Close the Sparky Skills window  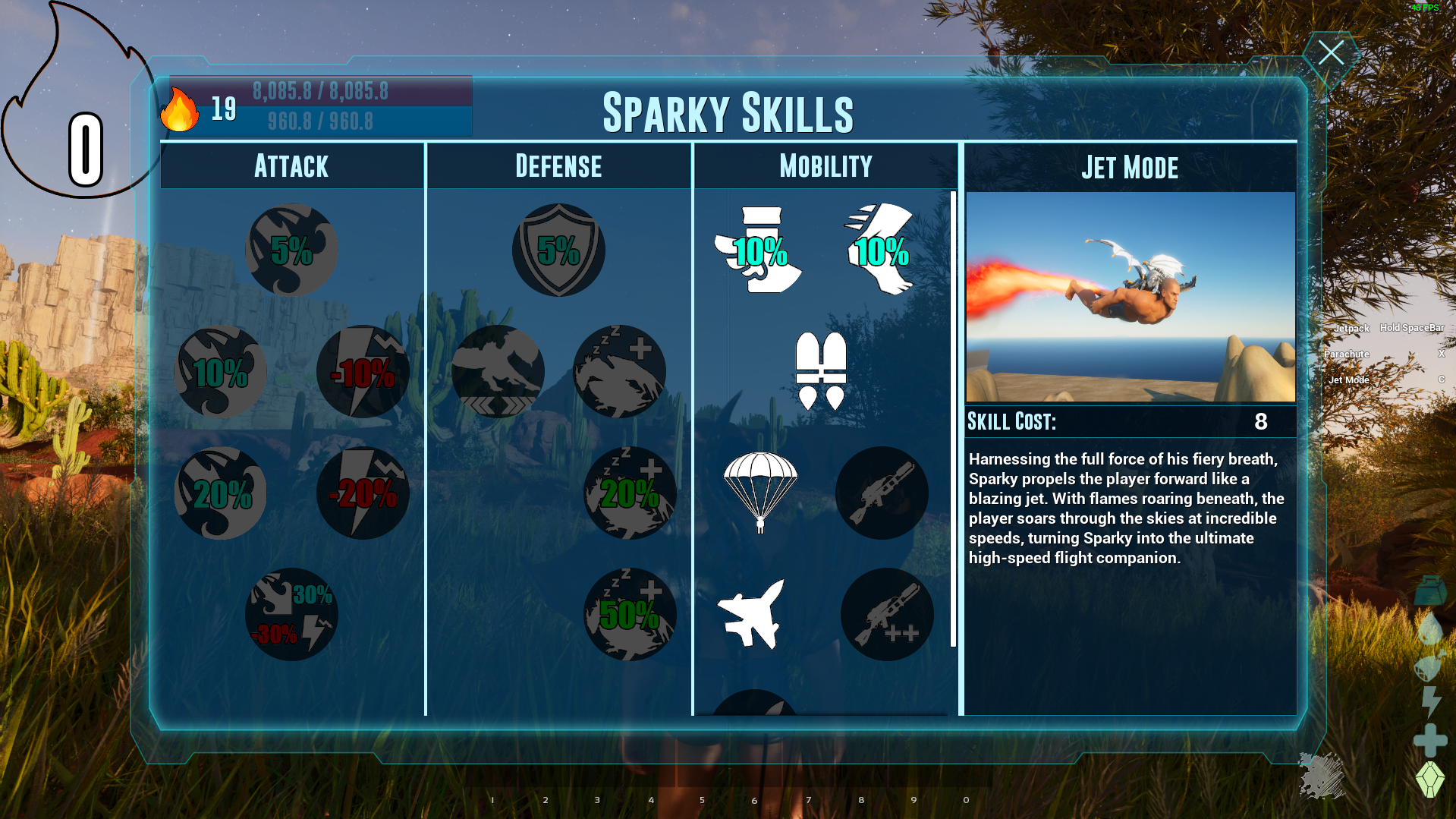(x=1331, y=53)
